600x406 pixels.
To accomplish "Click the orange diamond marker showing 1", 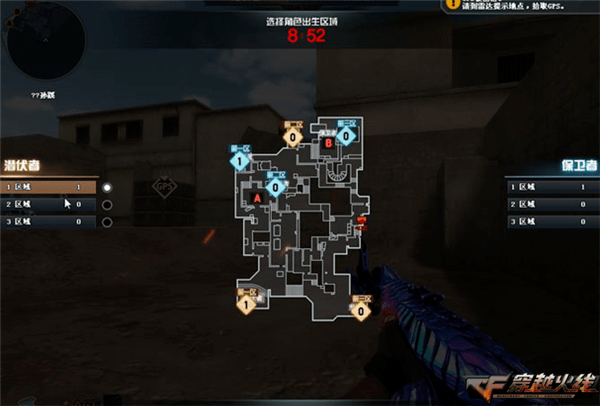I will click(245, 302).
